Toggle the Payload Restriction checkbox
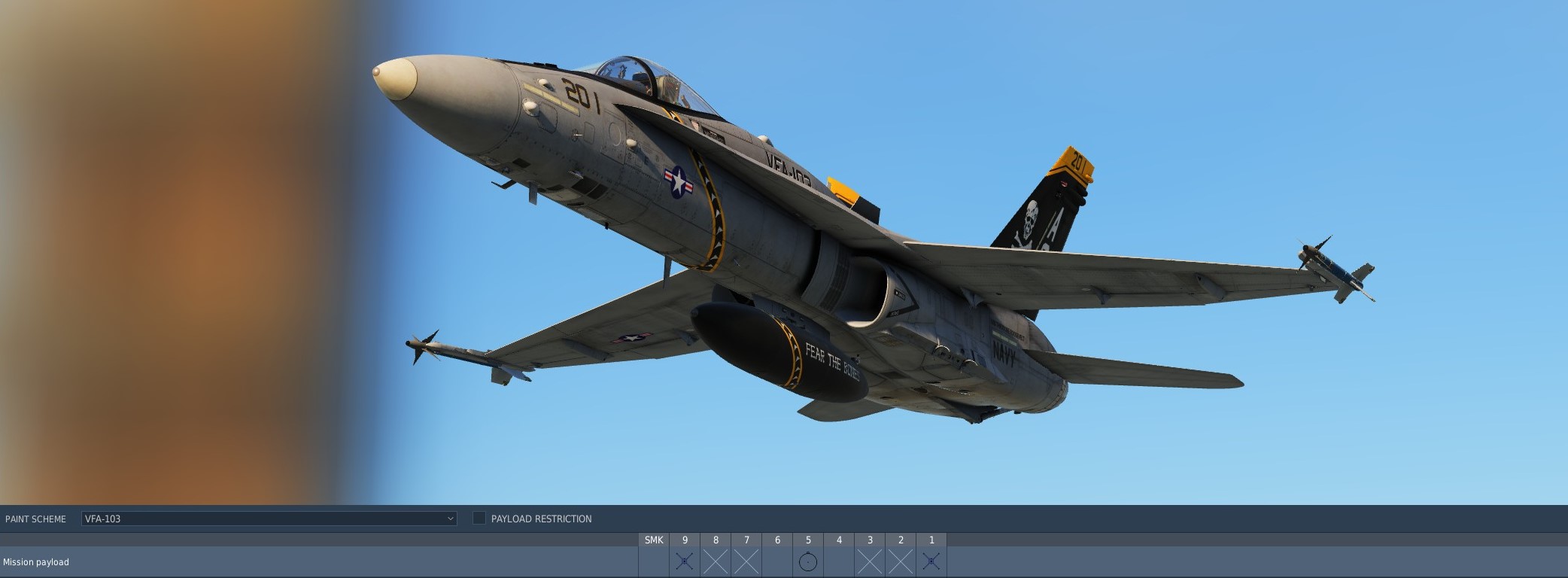This screenshot has width=1568, height=578. [x=479, y=519]
